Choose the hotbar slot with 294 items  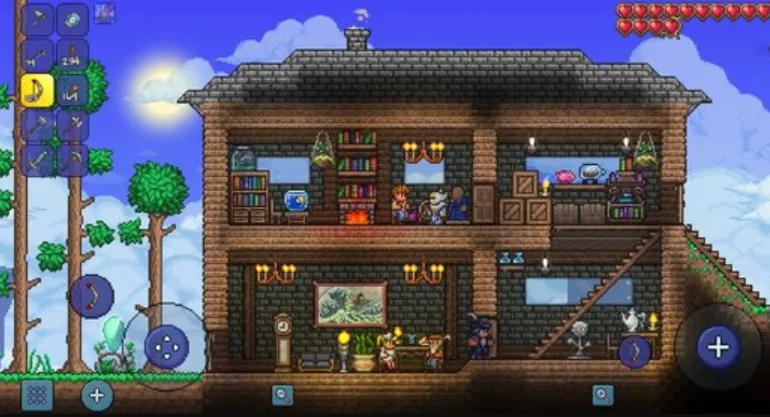72,56
